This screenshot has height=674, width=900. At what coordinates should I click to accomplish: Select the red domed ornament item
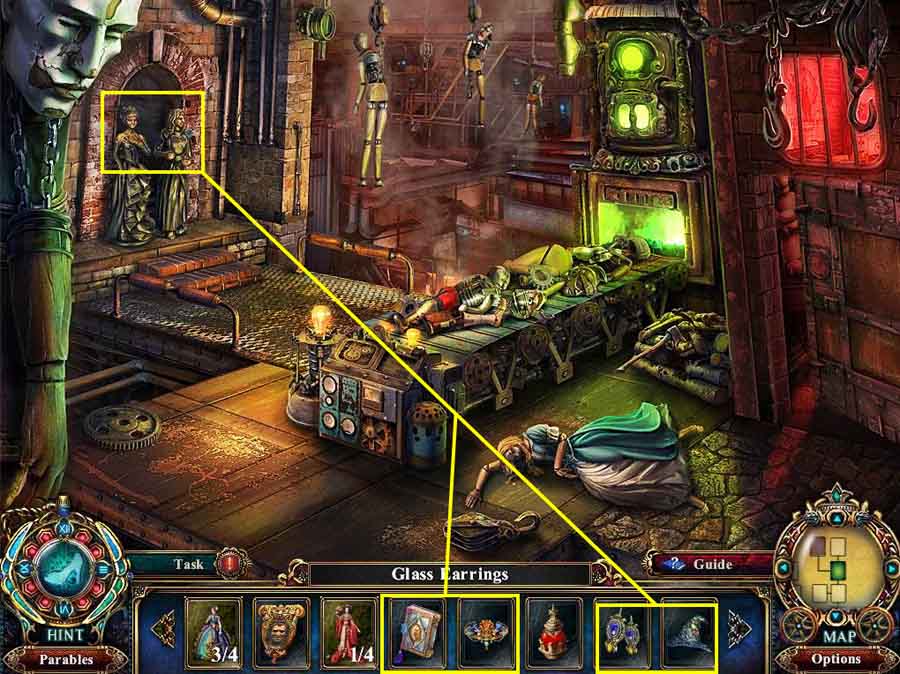point(552,632)
